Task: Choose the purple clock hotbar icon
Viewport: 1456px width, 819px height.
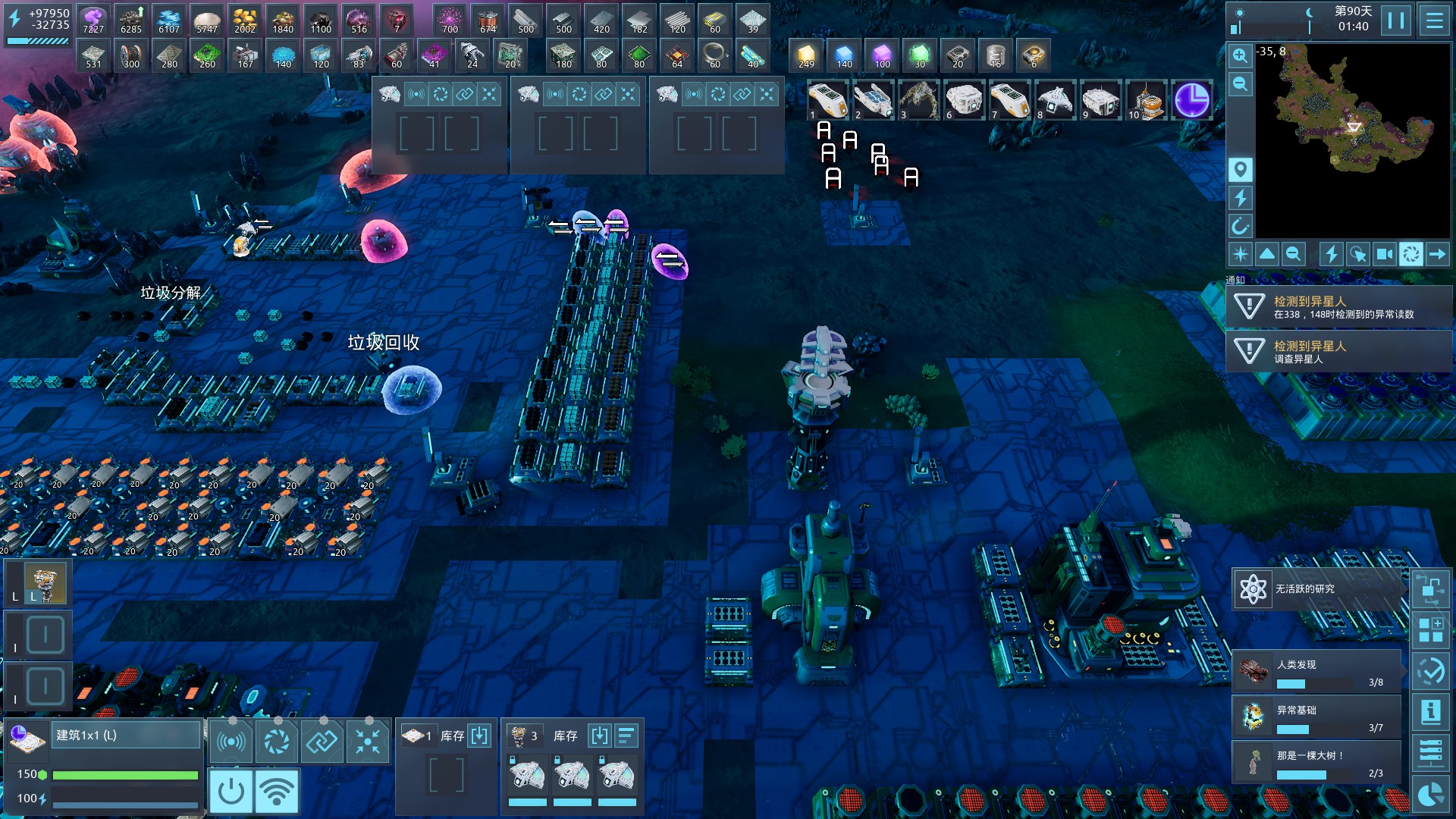Action: 1191,100
